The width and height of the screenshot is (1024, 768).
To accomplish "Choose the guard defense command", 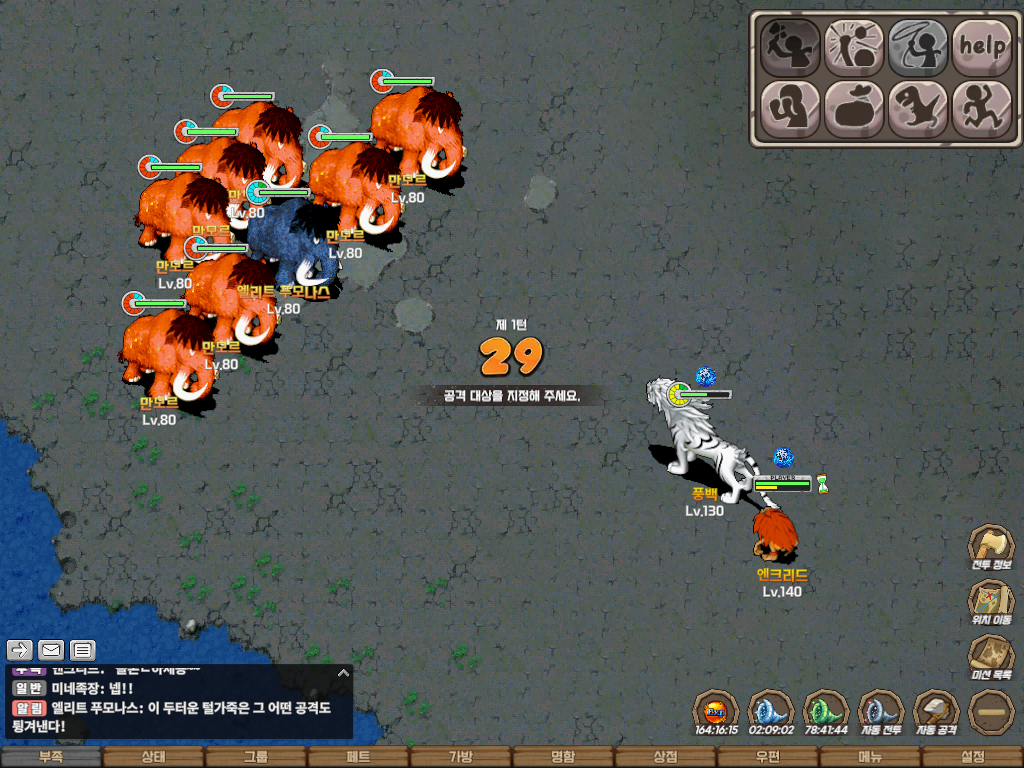I will tap(790, 108).
